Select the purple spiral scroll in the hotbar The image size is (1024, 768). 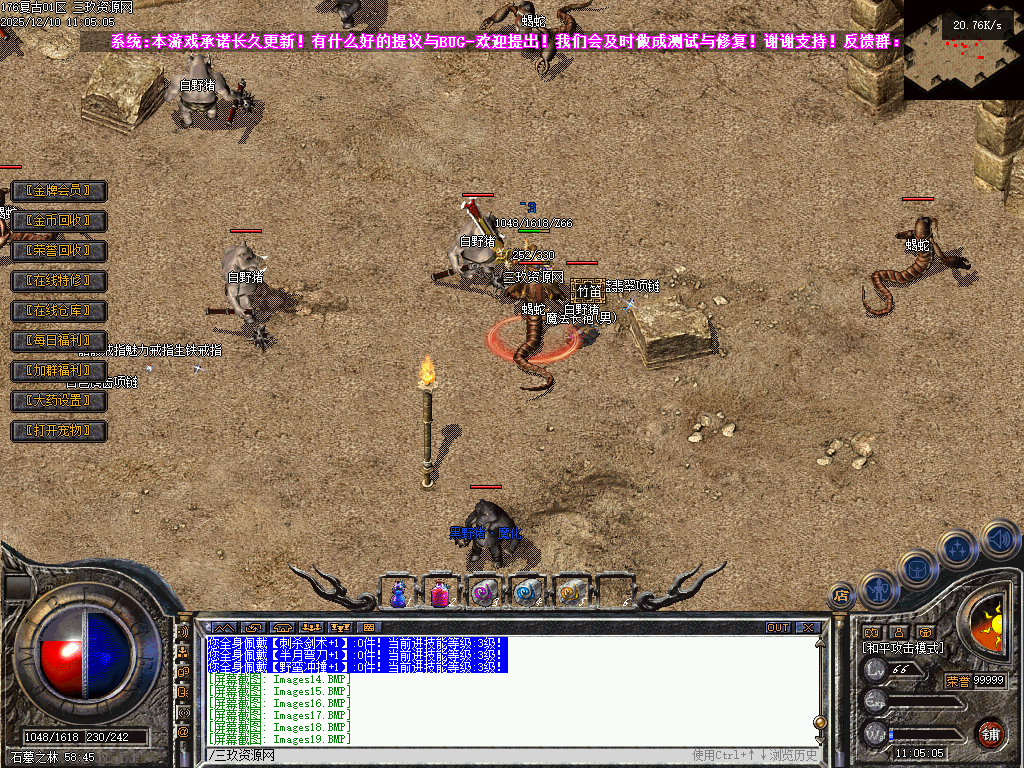[483, 593]
